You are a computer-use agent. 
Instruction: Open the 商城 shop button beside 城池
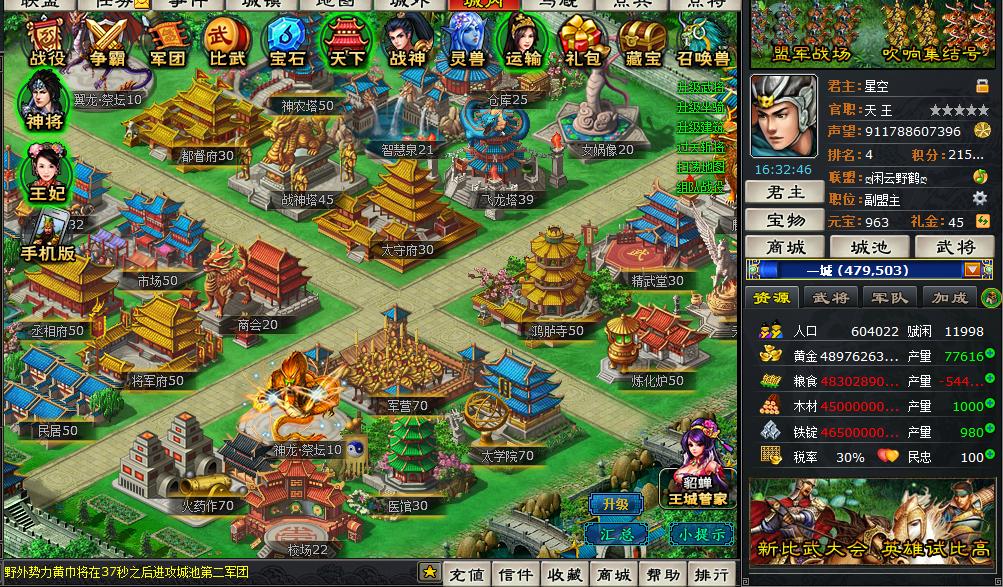pos(784,247)
